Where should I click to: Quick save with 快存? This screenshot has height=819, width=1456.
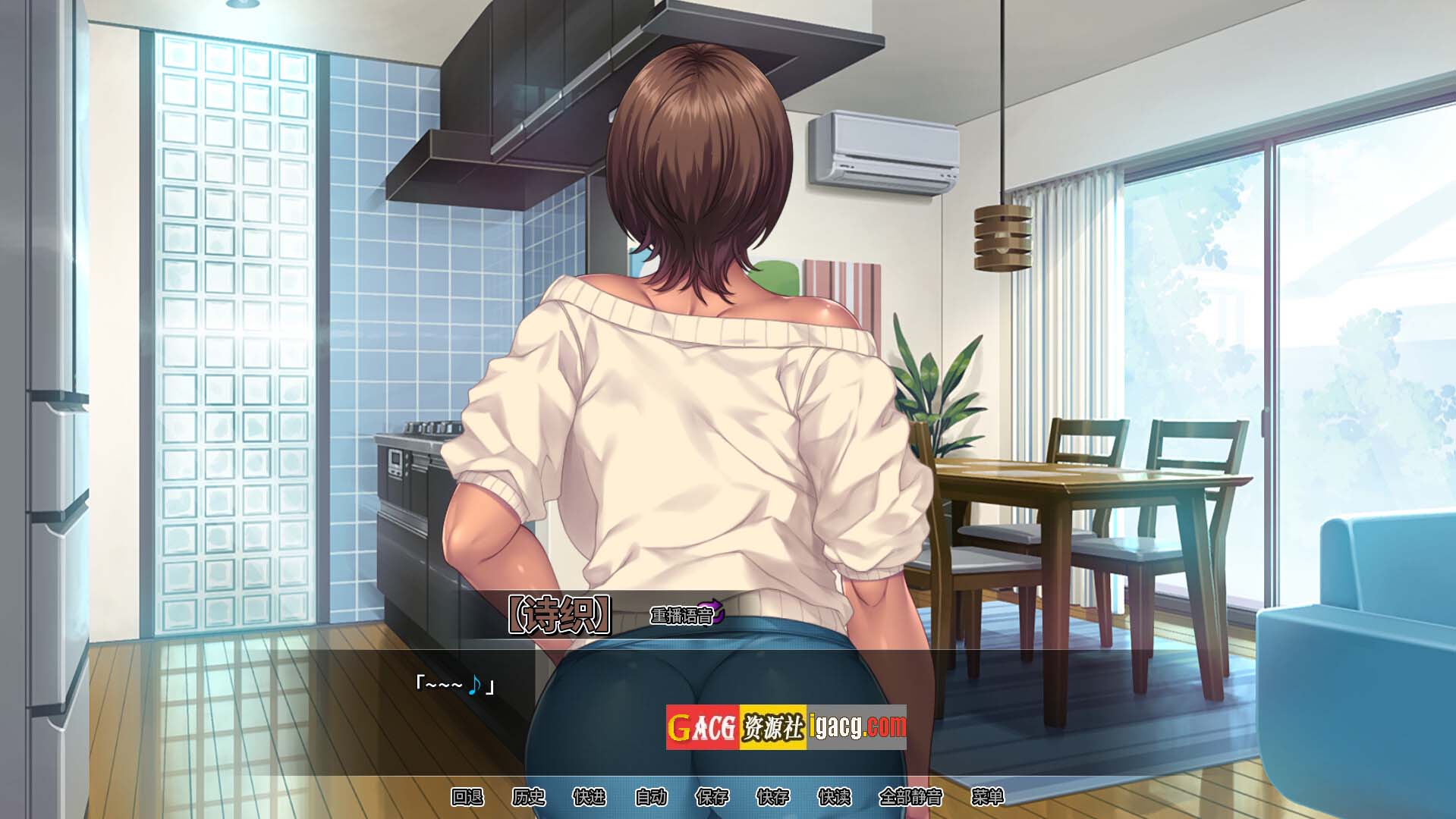(x=772, y=797)
